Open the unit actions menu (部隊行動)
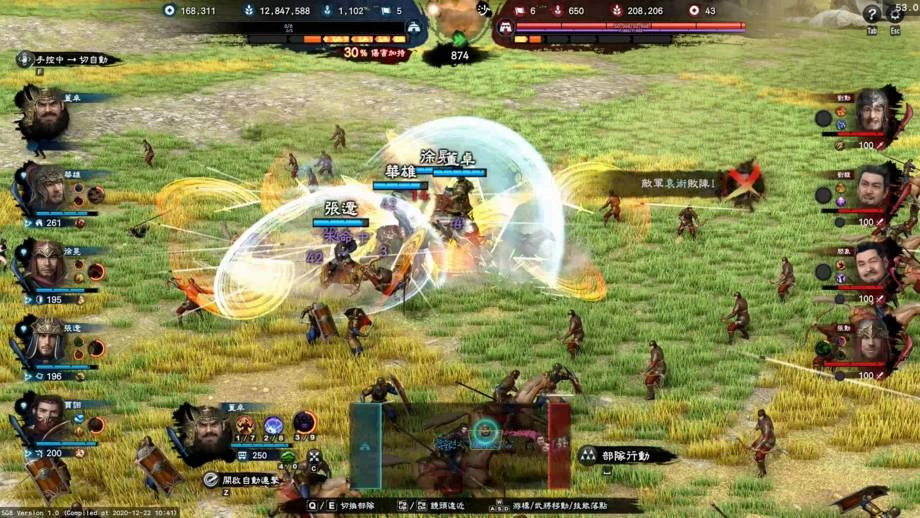The image size is (920, 518). pyautogui.click(x=625, y=455)
